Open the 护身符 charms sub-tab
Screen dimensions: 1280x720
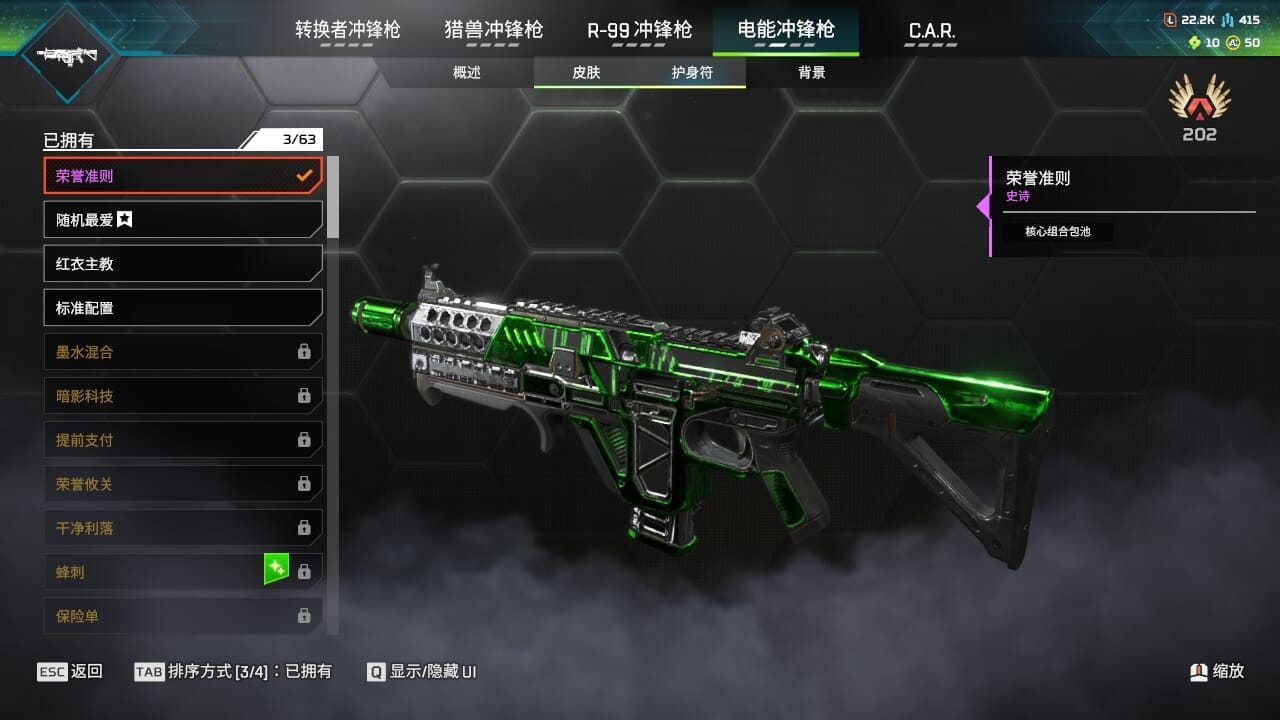pyautogui.click(x=692, y=73)
